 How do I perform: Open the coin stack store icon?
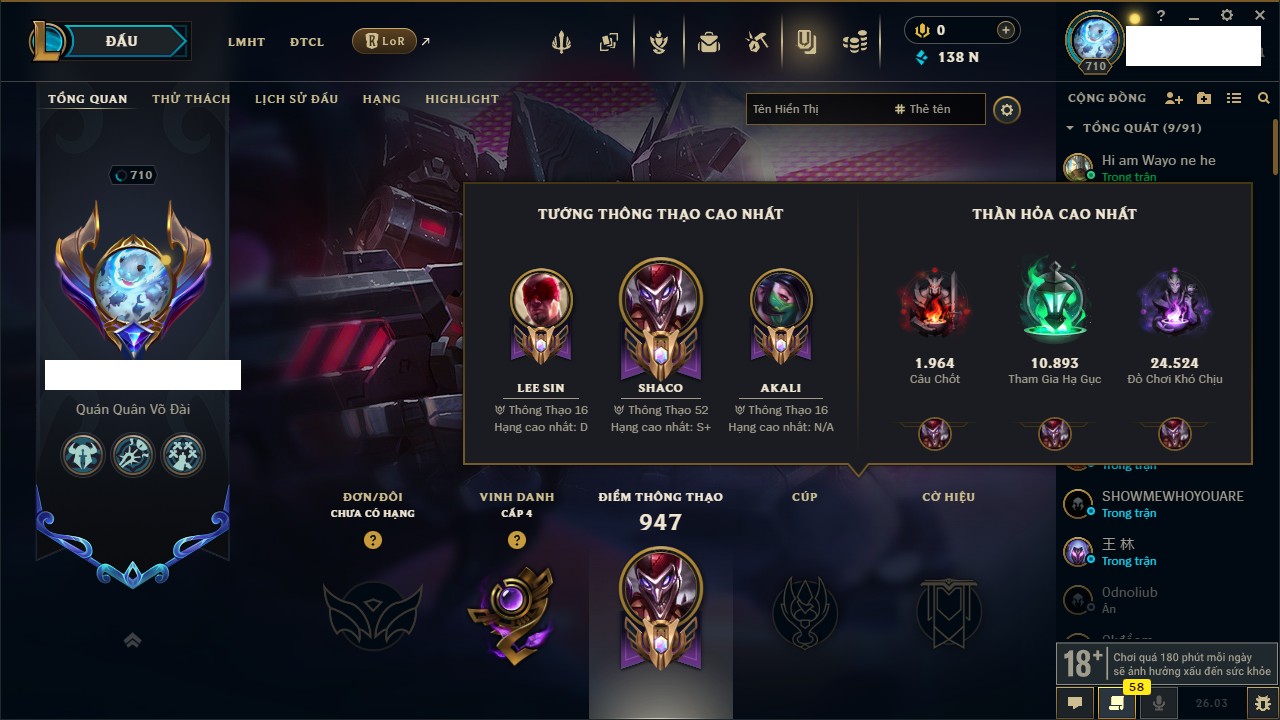pos(854,42)
